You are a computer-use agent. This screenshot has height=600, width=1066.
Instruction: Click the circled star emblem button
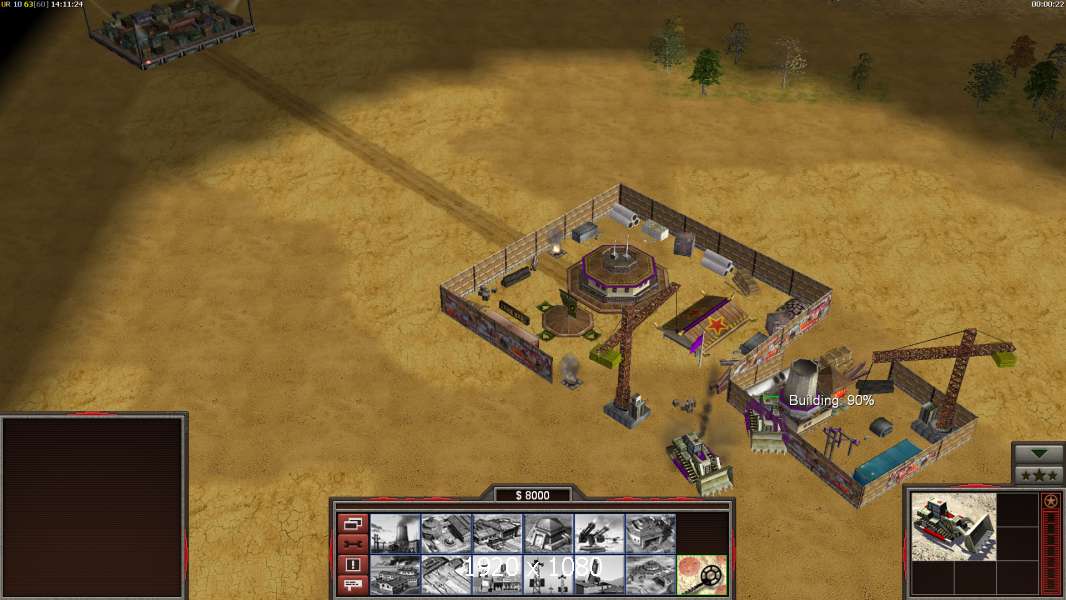[1050, 501]
